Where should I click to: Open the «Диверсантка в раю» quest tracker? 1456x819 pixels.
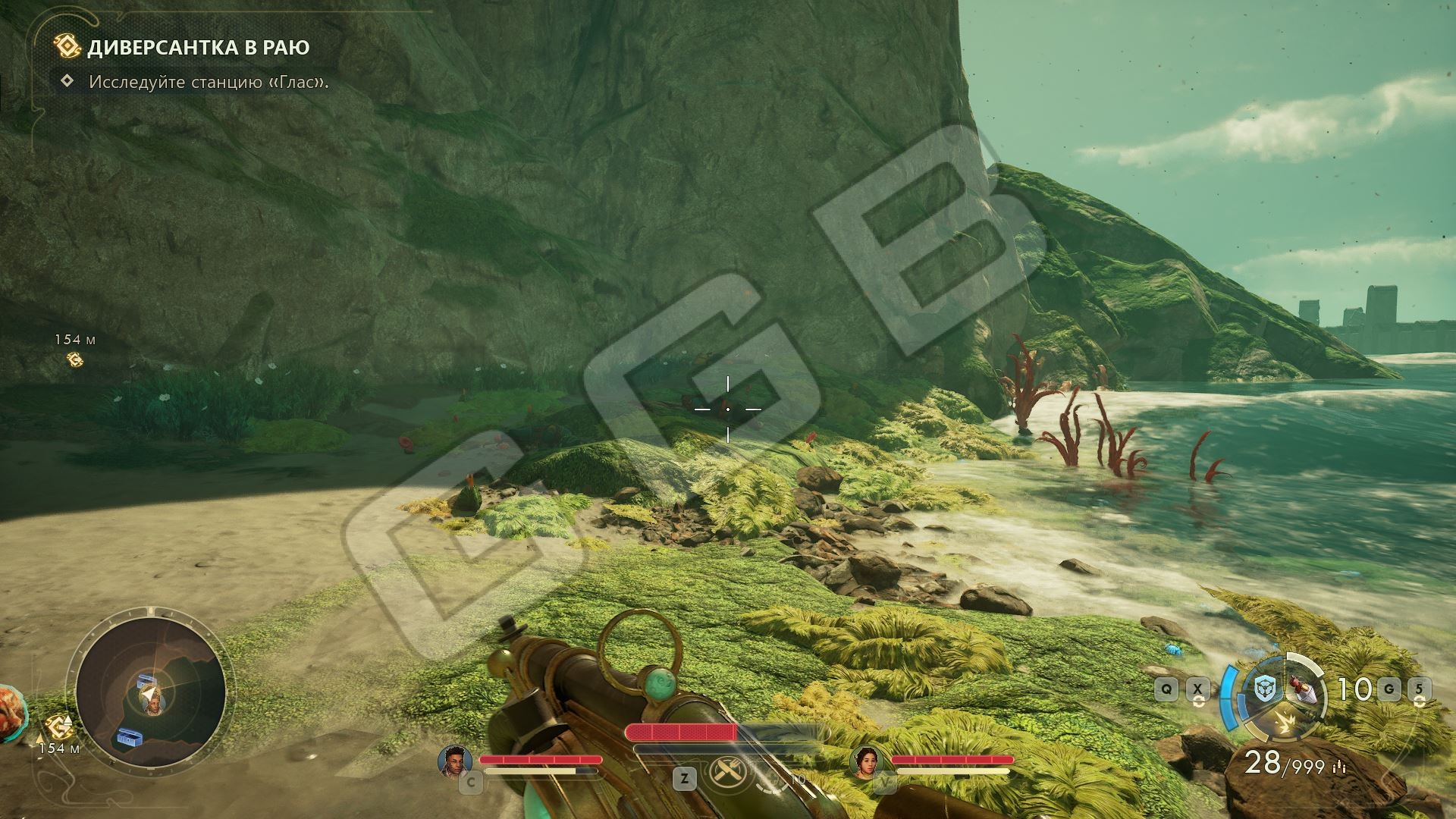coord(198,47)
